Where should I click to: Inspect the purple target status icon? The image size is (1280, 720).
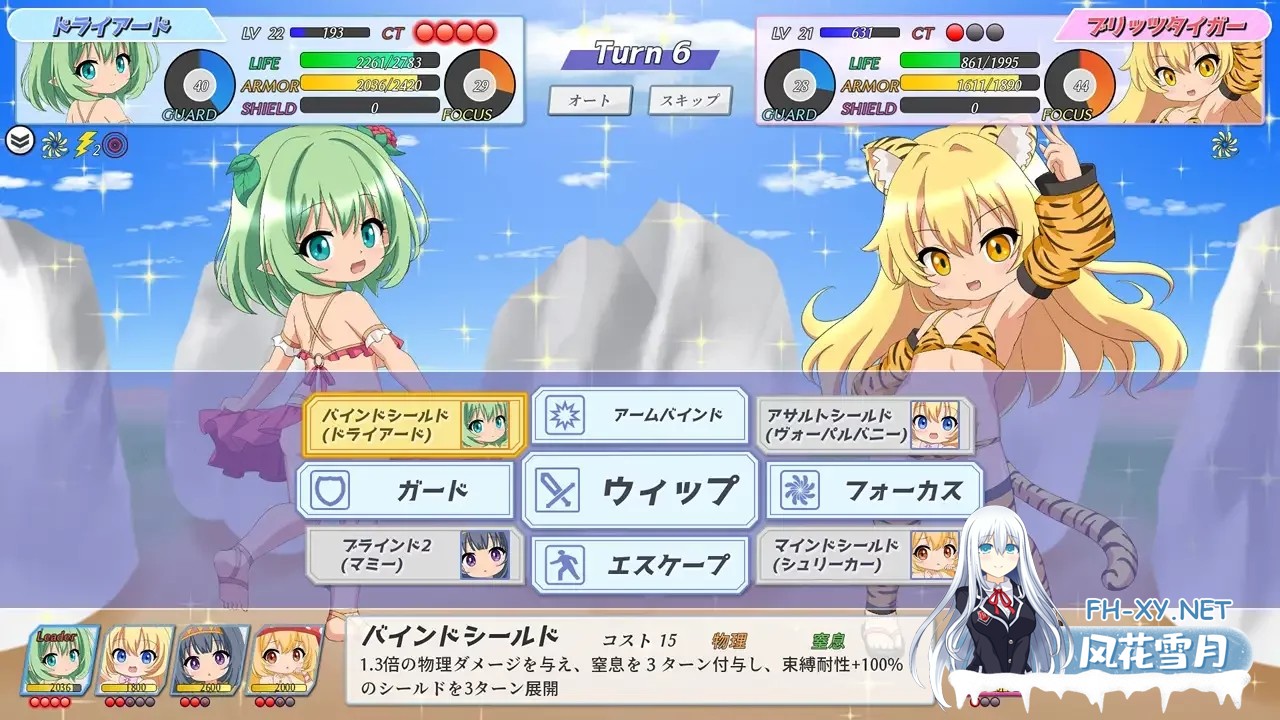(116, 144)
